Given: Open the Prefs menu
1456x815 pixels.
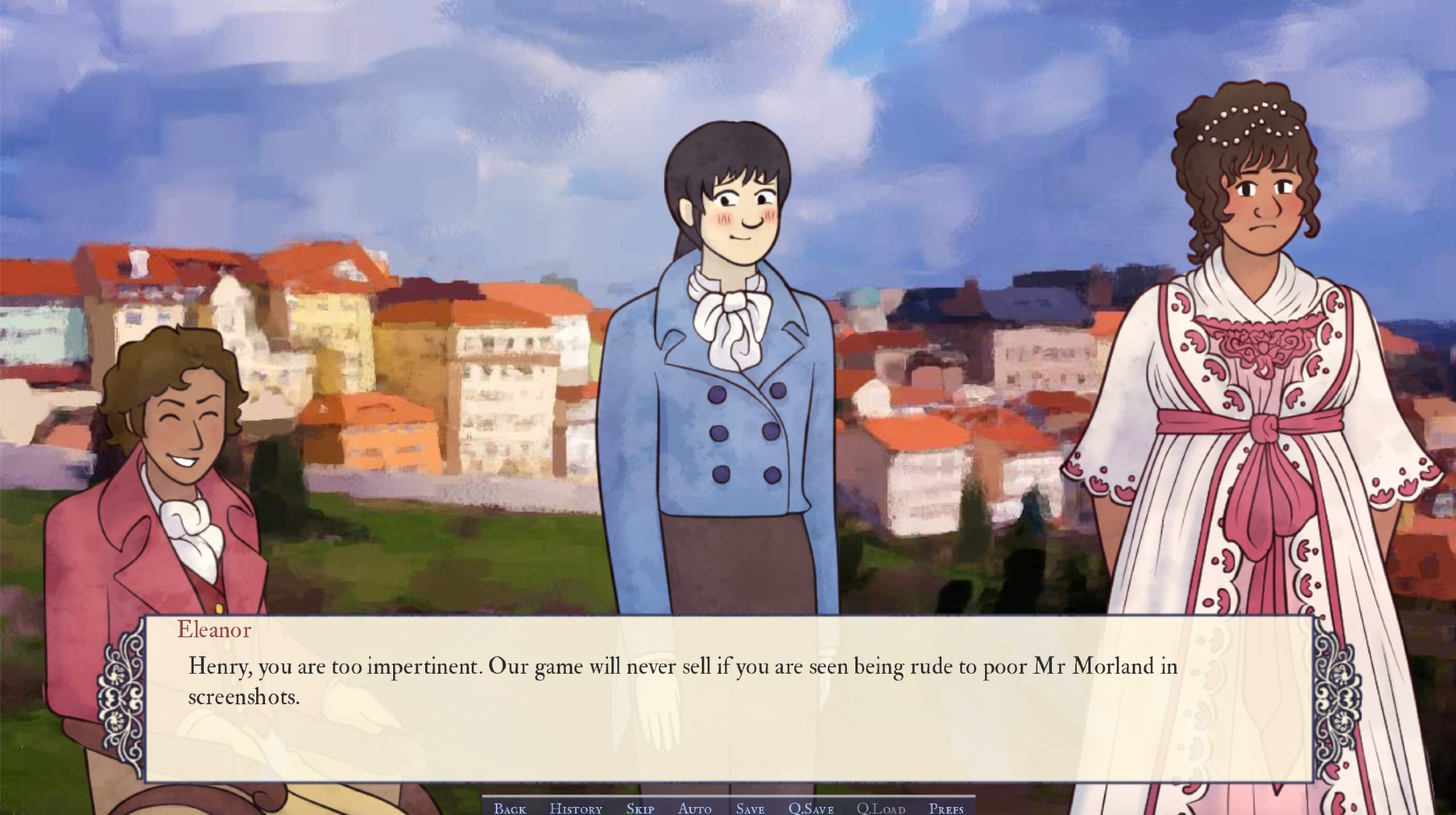Looking at the screenshot, I should pyautogui.click(x=946, y=808).
